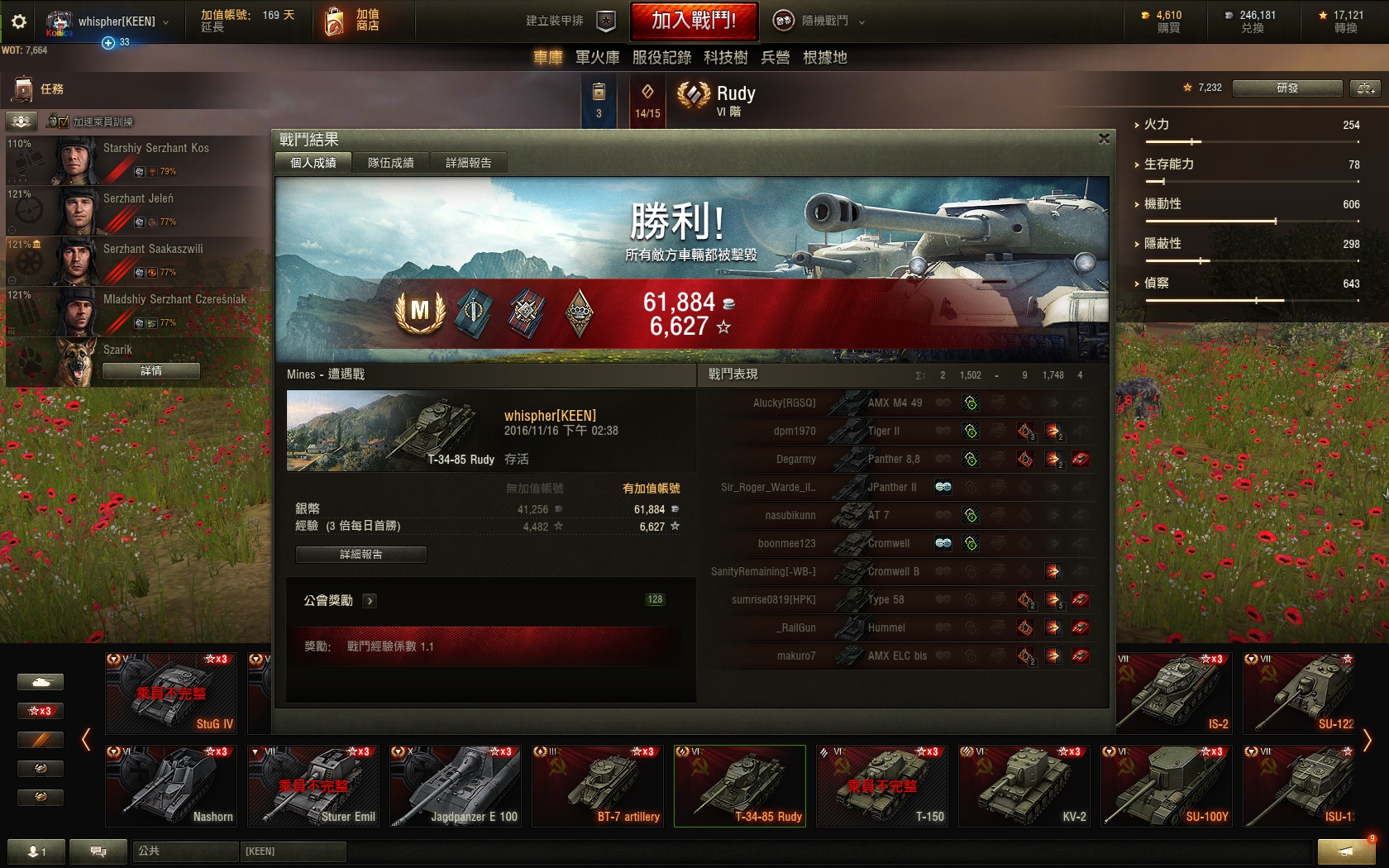Open the 詳細報告 tab
1389x868 pixels.
468,163
